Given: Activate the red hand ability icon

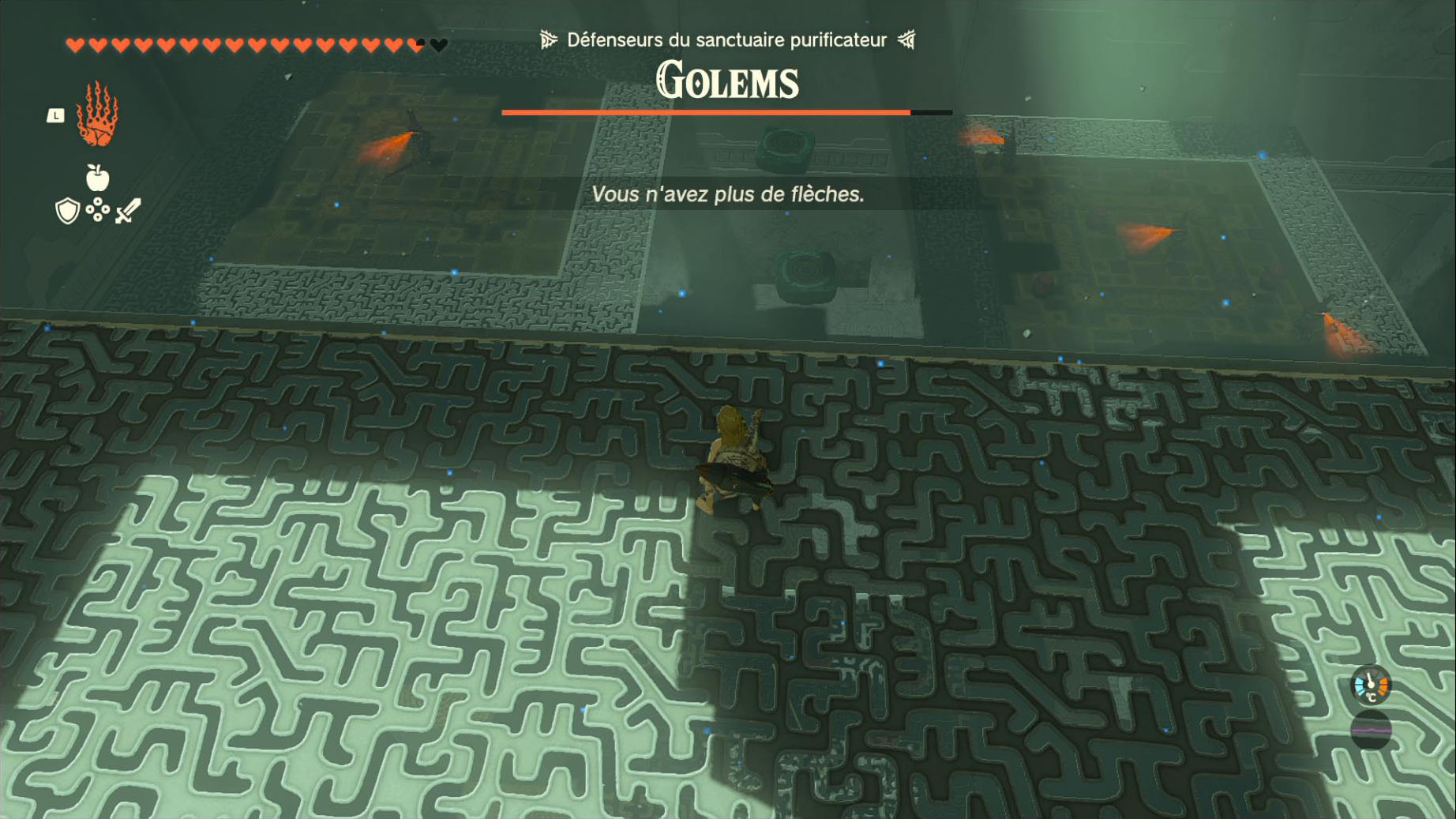Looking at the screenshot, I should pos(97,115).
